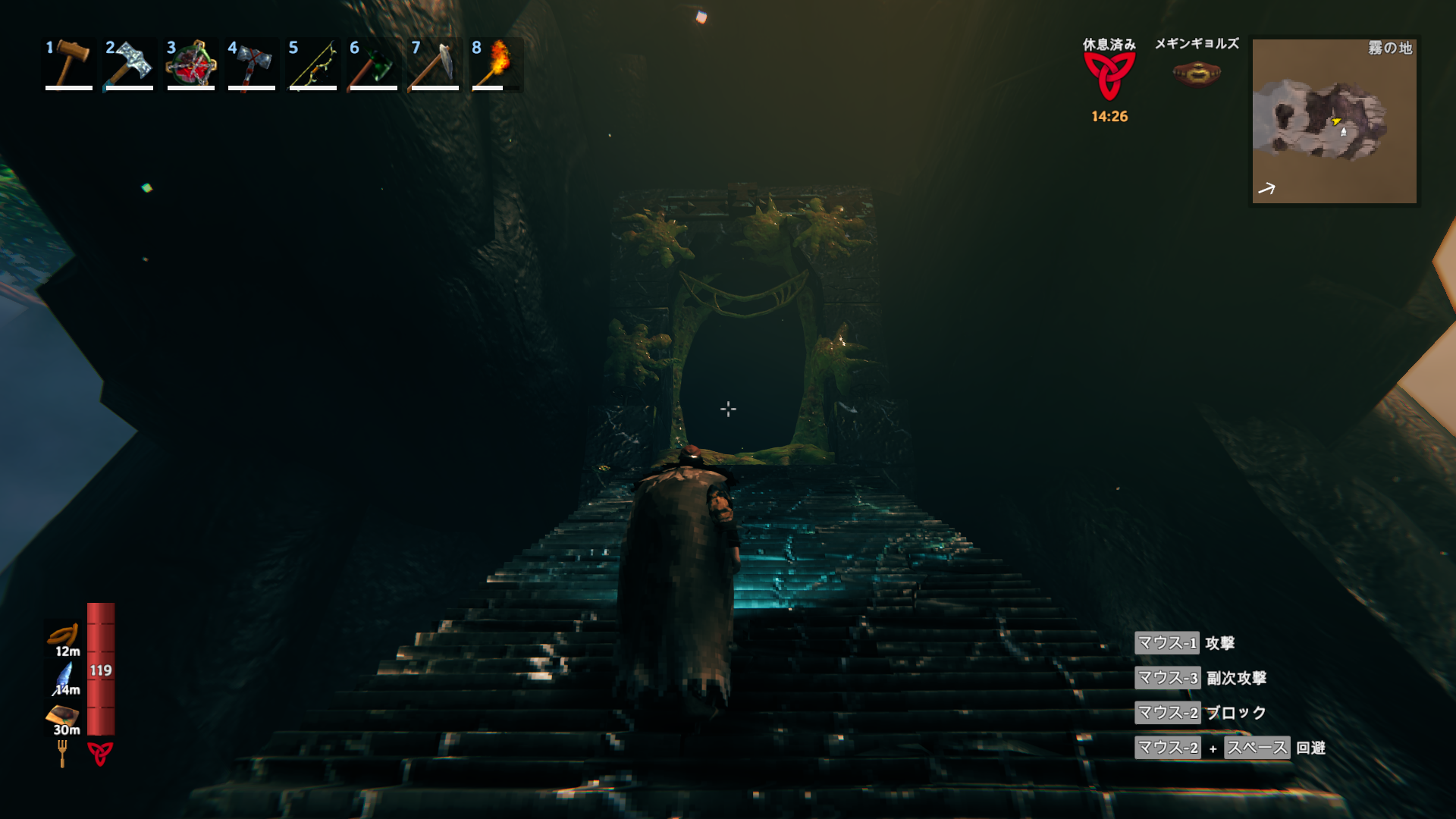The width and height of the screenshot is (1456, 819).
Task: Equip the silver pickaxe in slot 2
Action: pyautogui.click(x=130, y=64)
